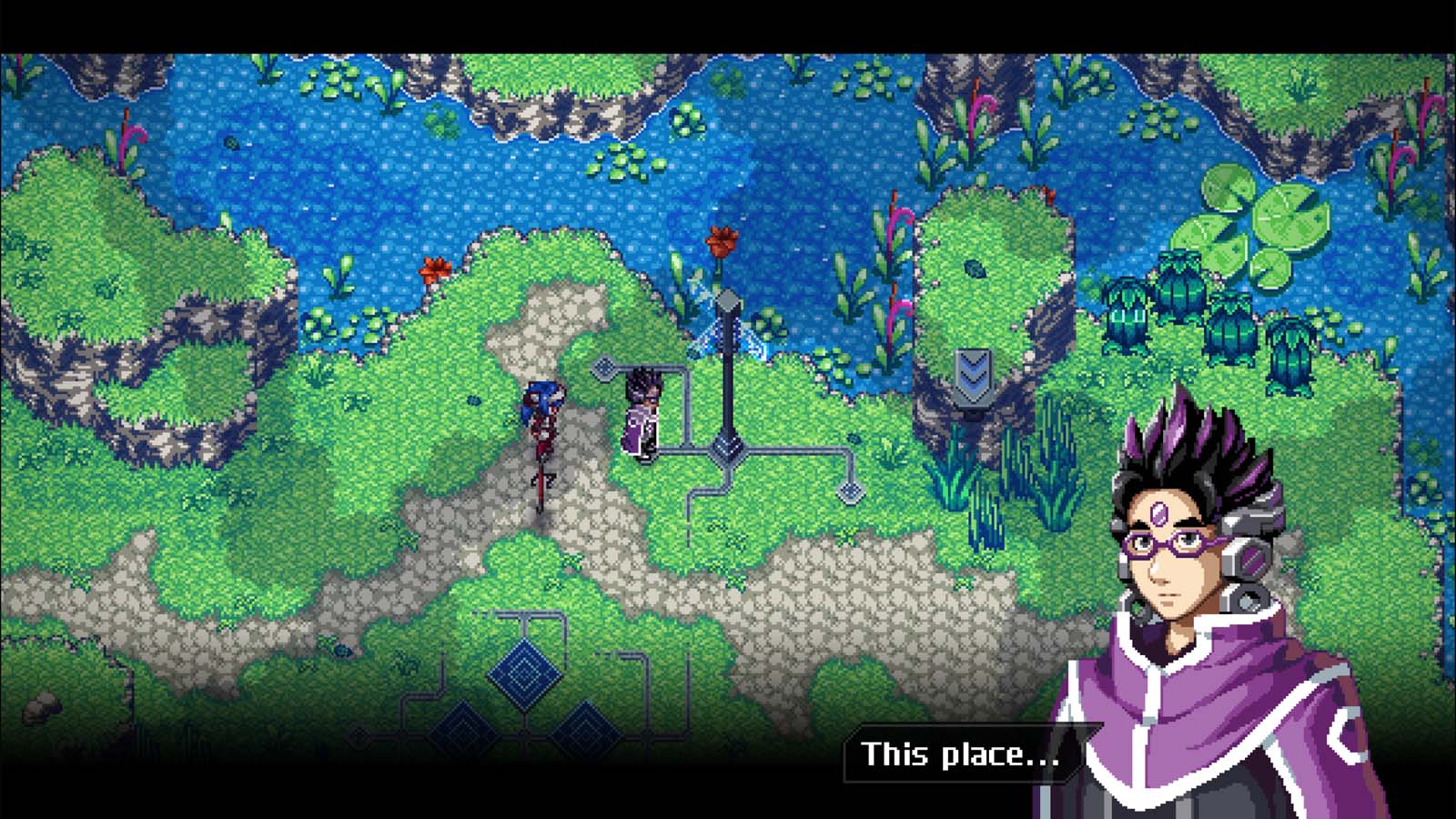Click the small diamond node left of the cloaked character
Screen dimensions: 1456x819
tap(602, 369)
